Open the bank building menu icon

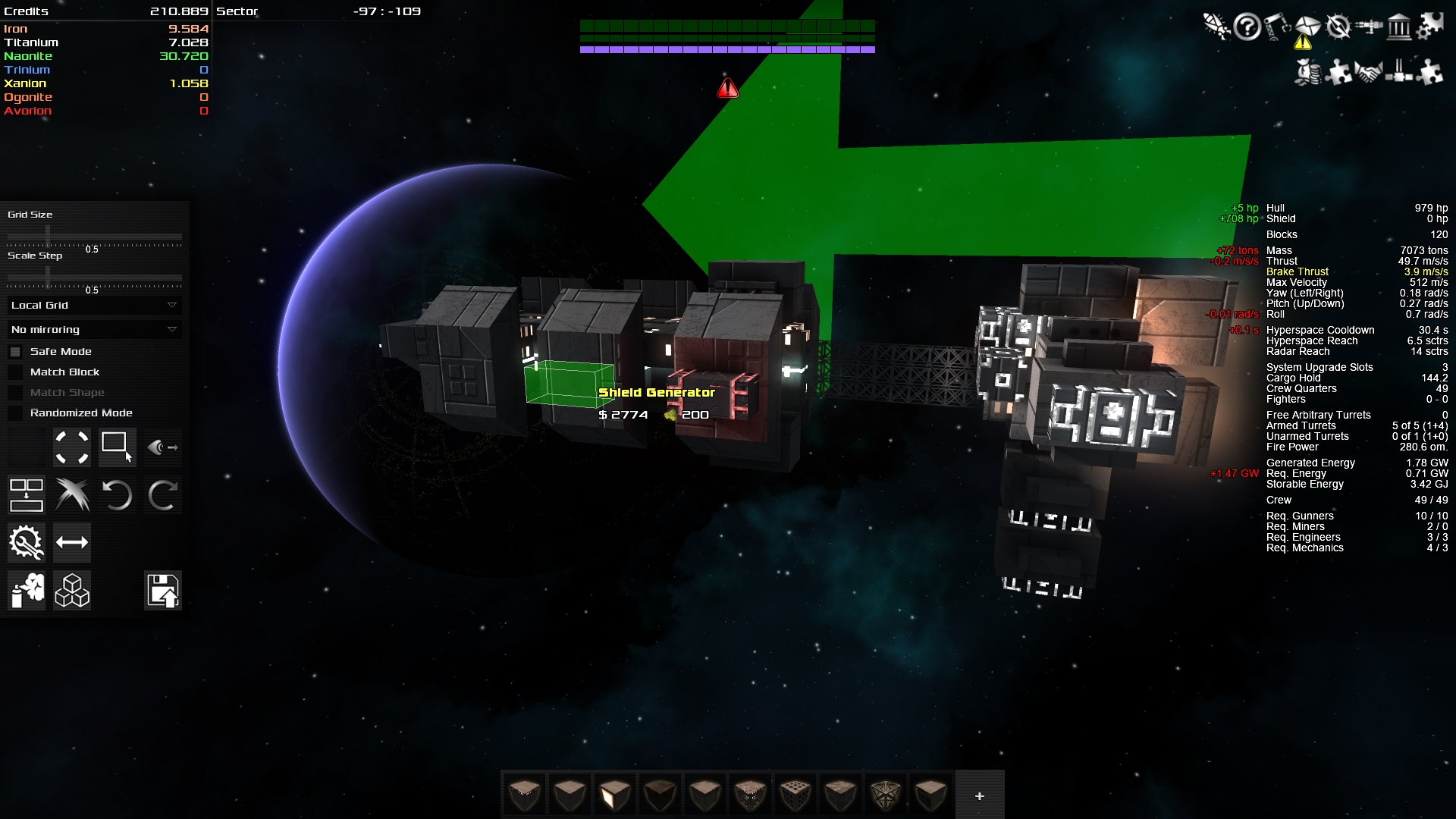click(x=1398, y=26)
